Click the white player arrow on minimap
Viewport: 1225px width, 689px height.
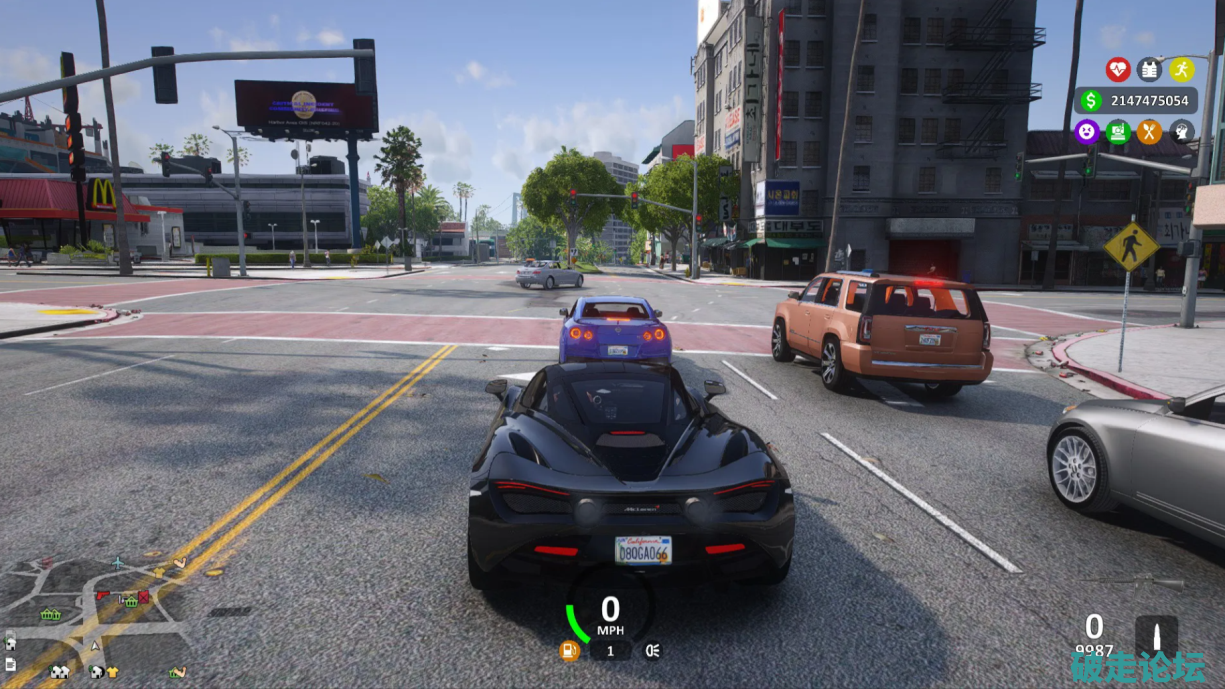(x=95, y=647)
